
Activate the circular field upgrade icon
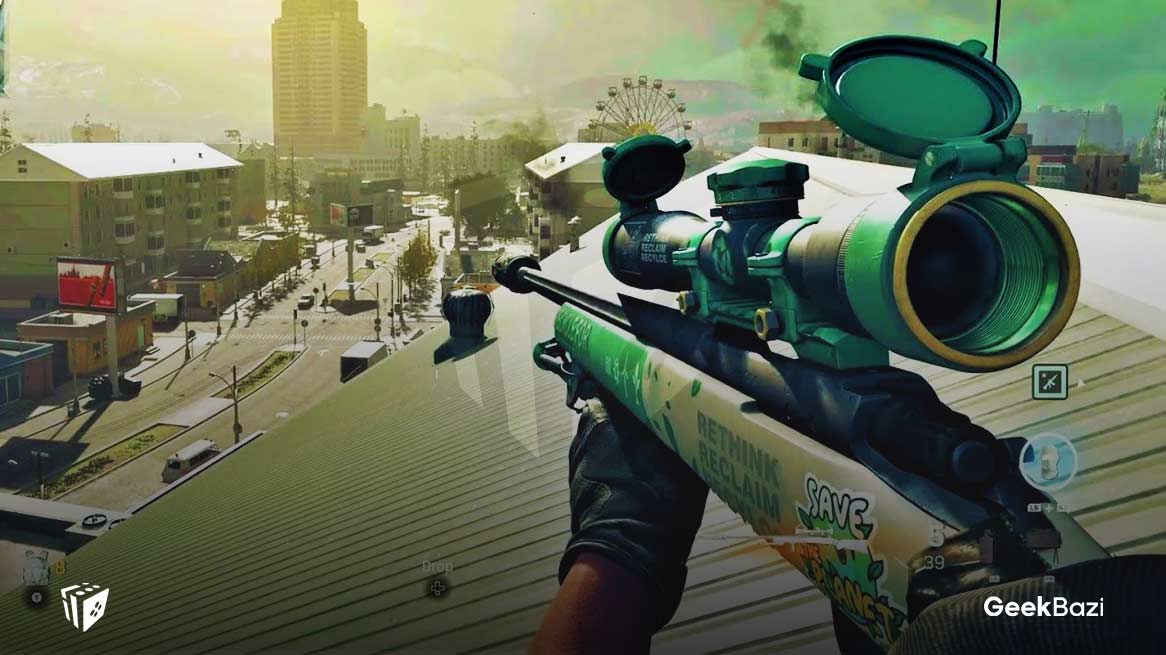[x=1047, y=461]
